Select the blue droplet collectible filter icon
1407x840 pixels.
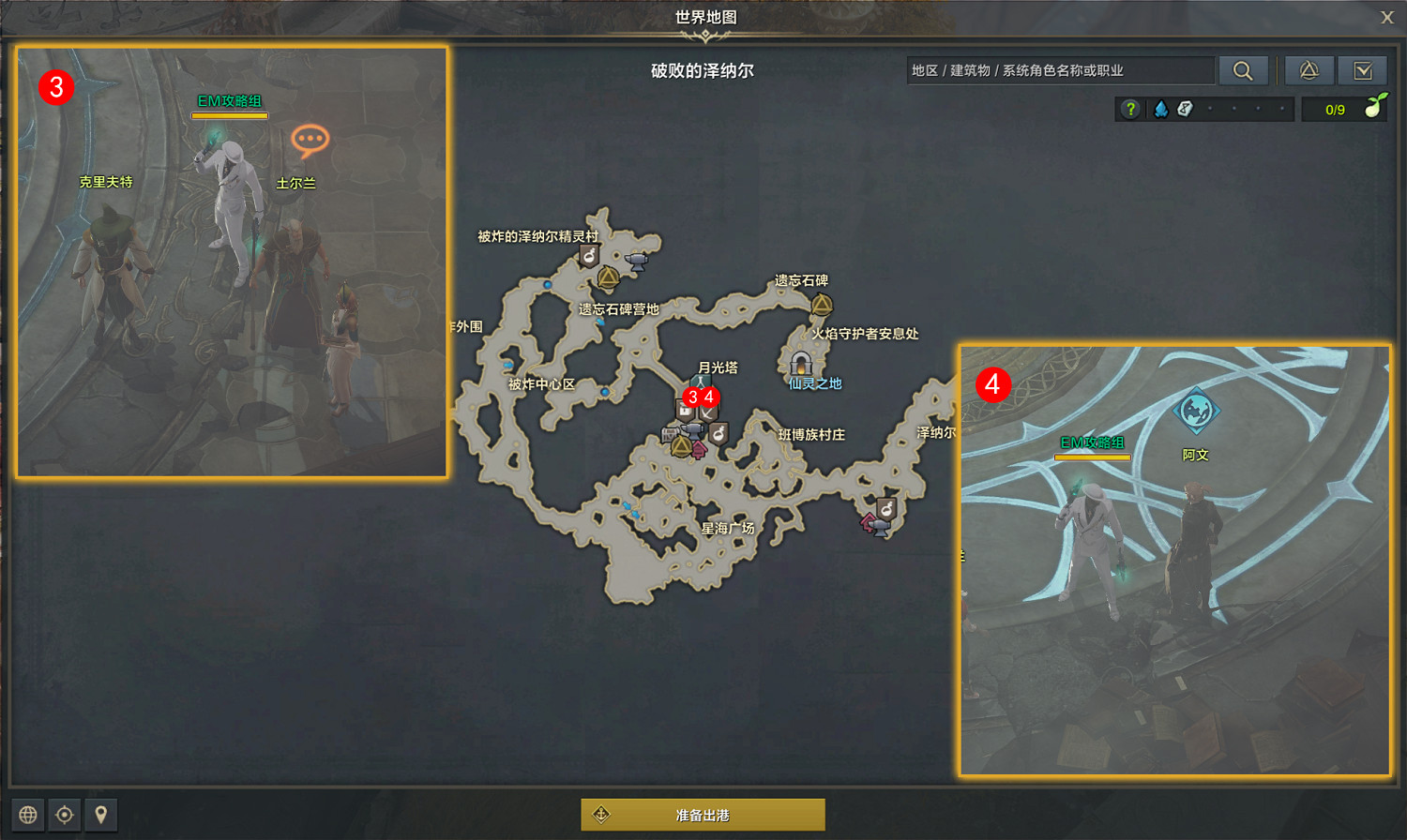[1161, 108]
